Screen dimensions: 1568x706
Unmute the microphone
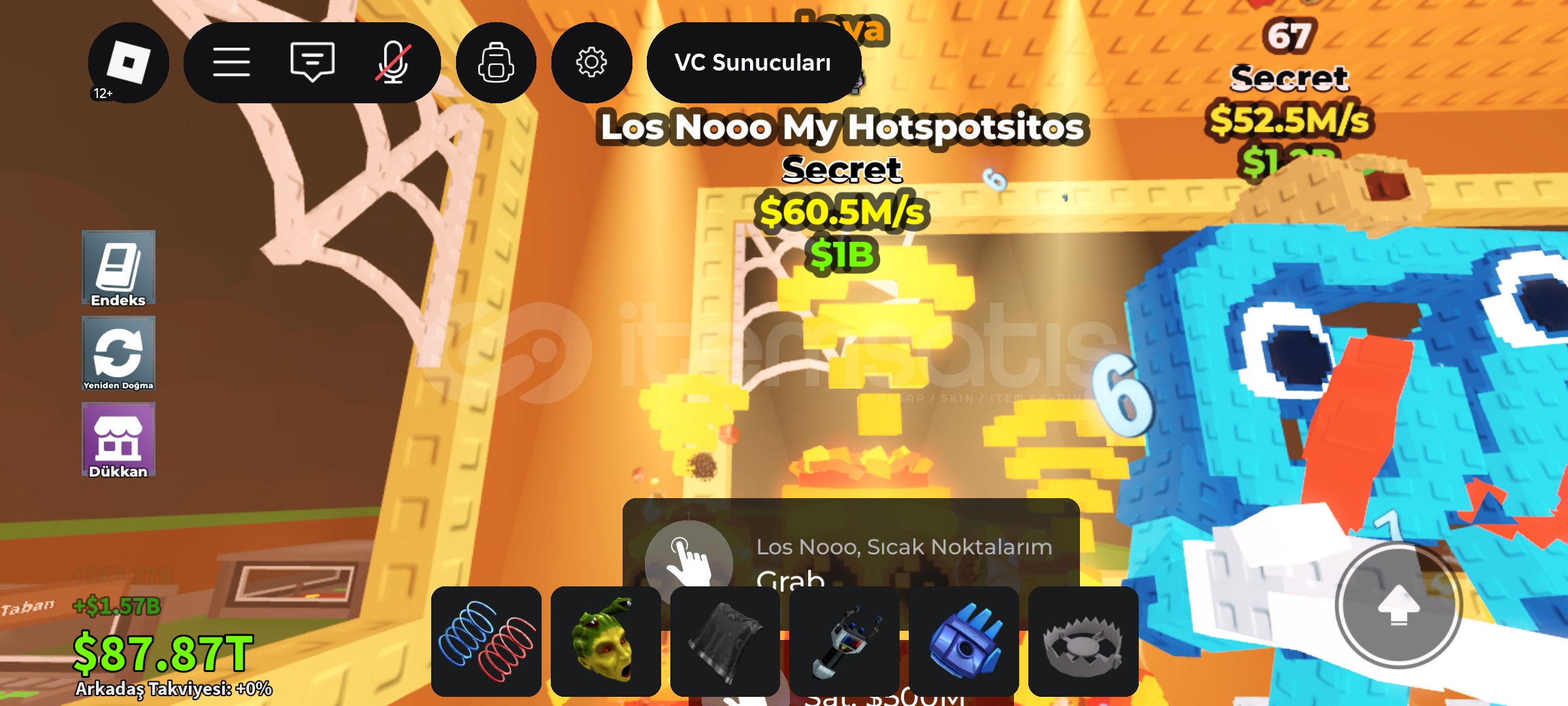click(392, 62)
